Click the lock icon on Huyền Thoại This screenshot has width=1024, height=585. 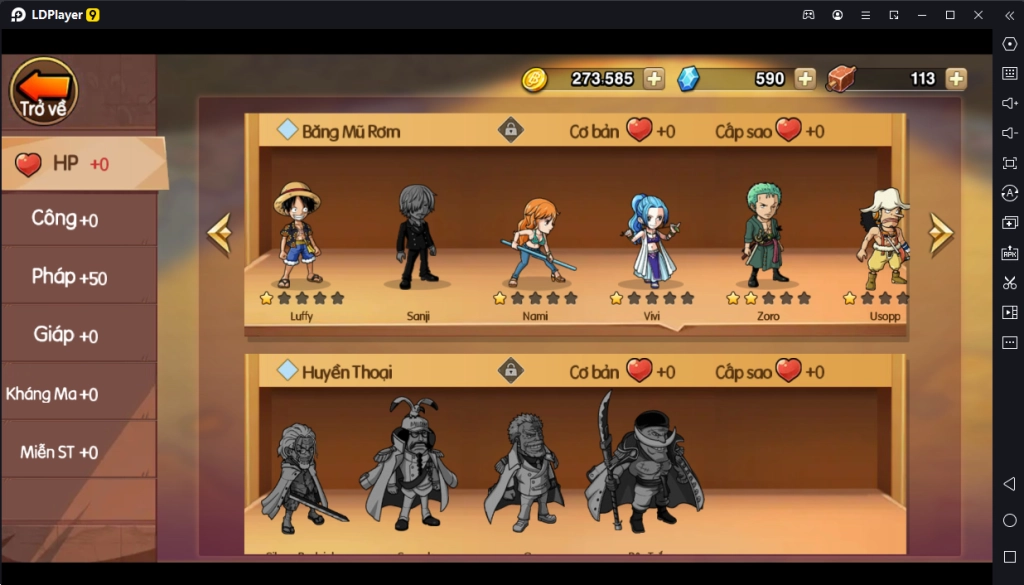pyautogui.click(x=511, y=371)
